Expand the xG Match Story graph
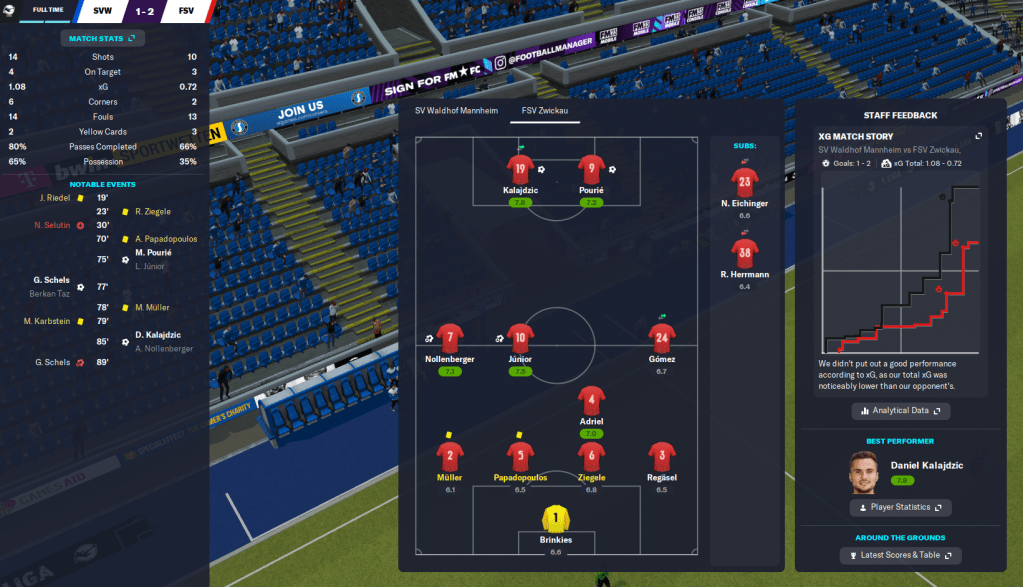 coord(979,136)
